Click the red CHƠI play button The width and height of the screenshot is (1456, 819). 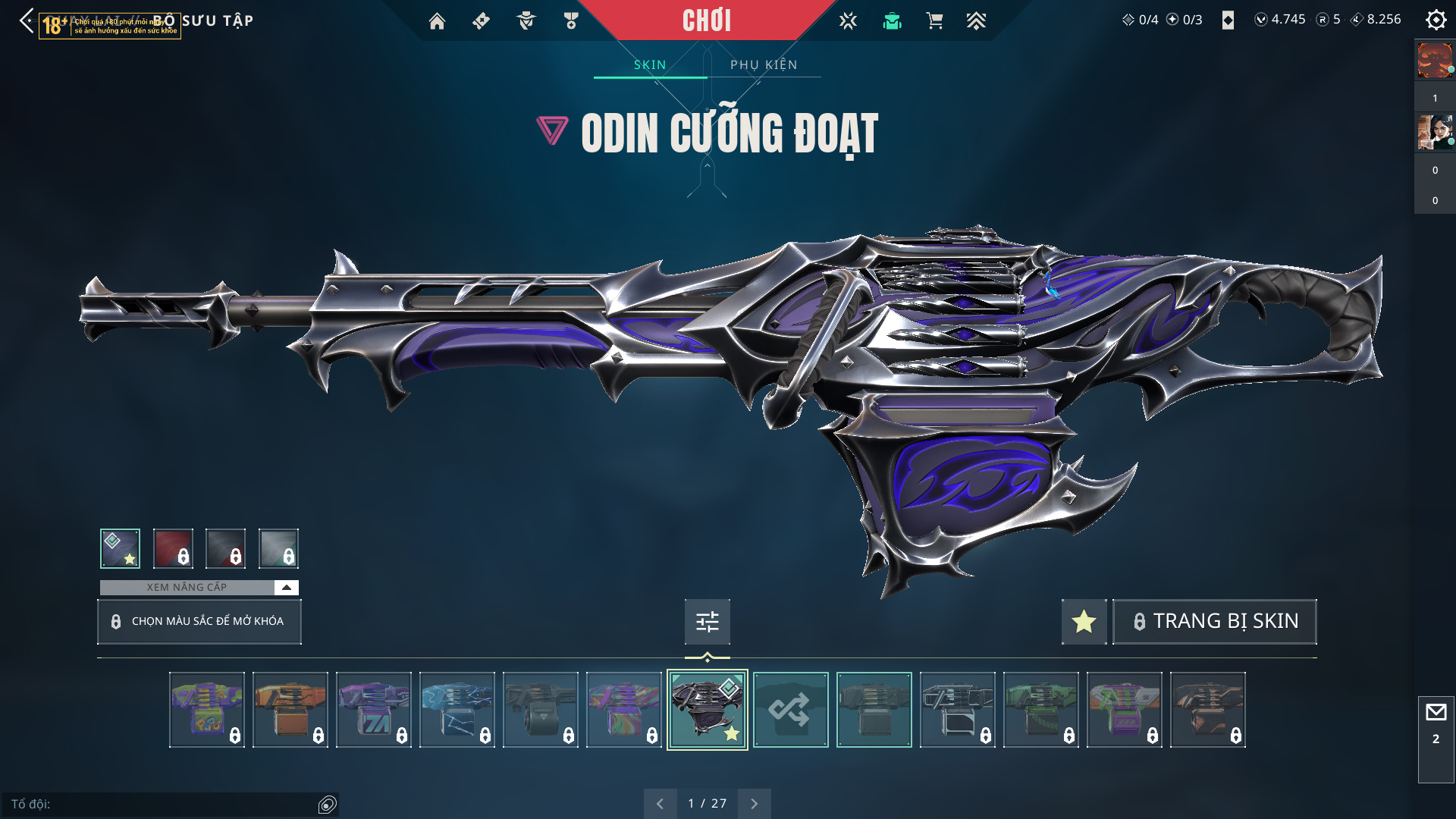(706, 20)
